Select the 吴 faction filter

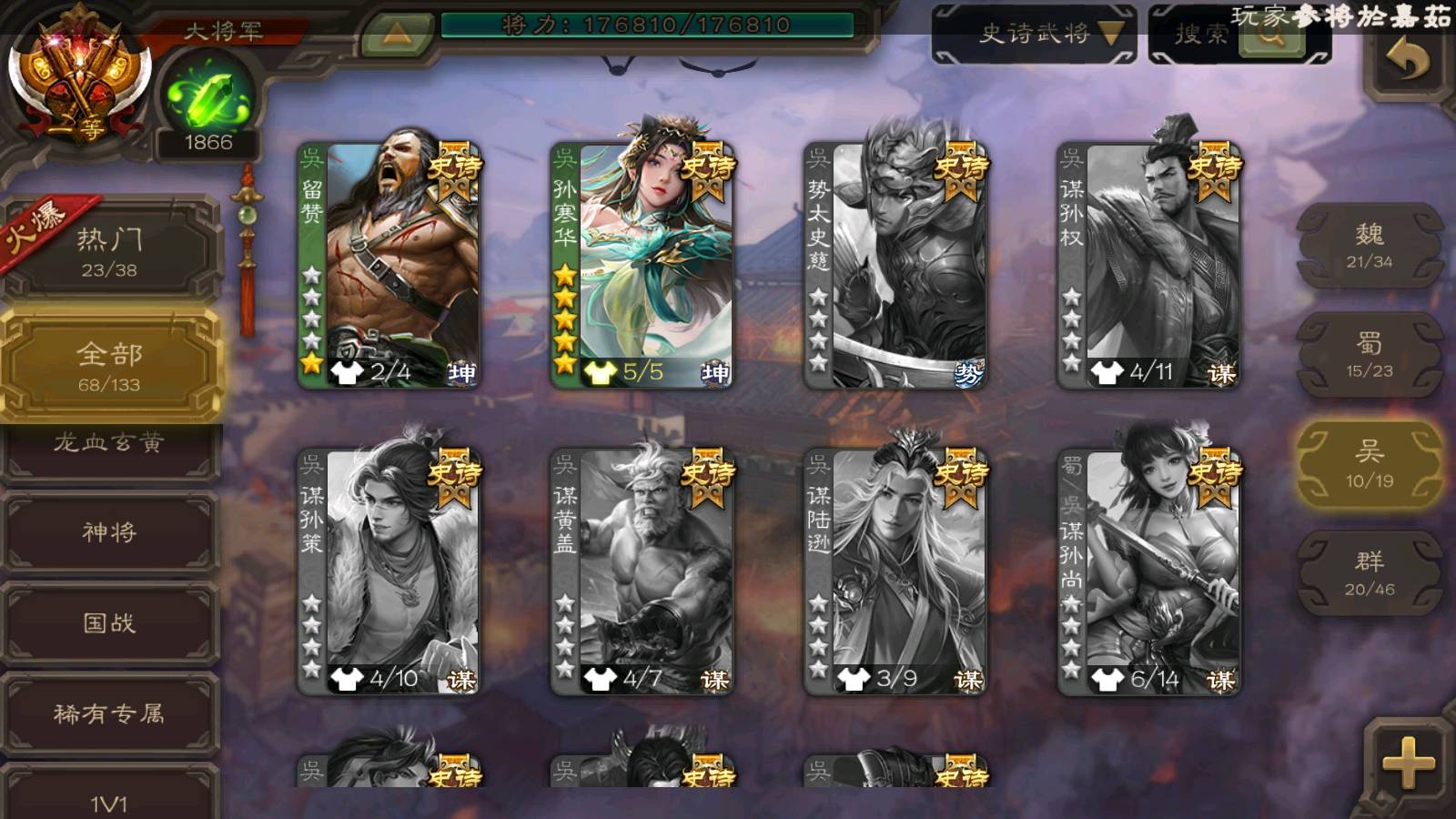click(x=1370, y=464)
